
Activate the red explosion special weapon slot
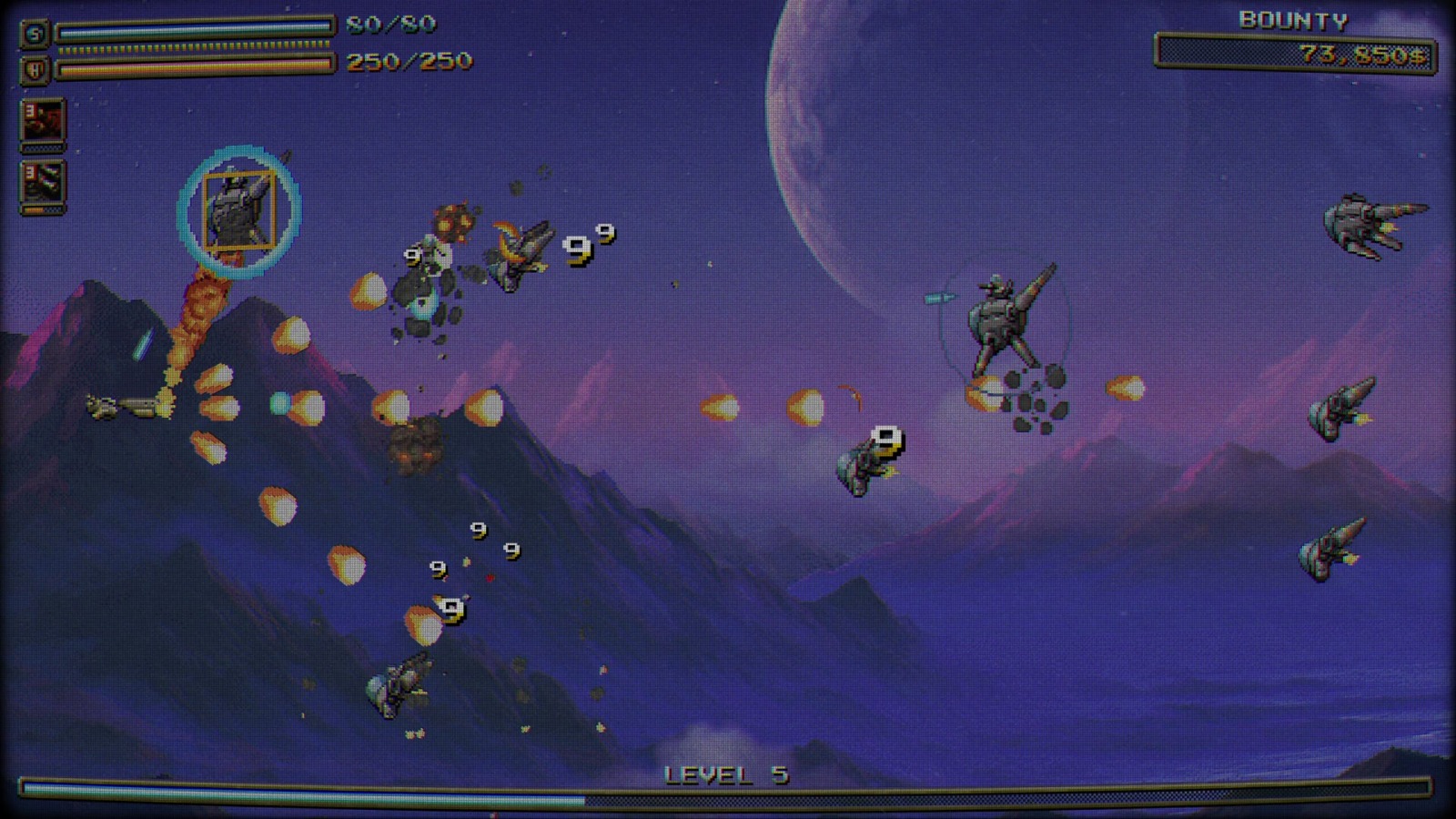click(x=43, y=121)
